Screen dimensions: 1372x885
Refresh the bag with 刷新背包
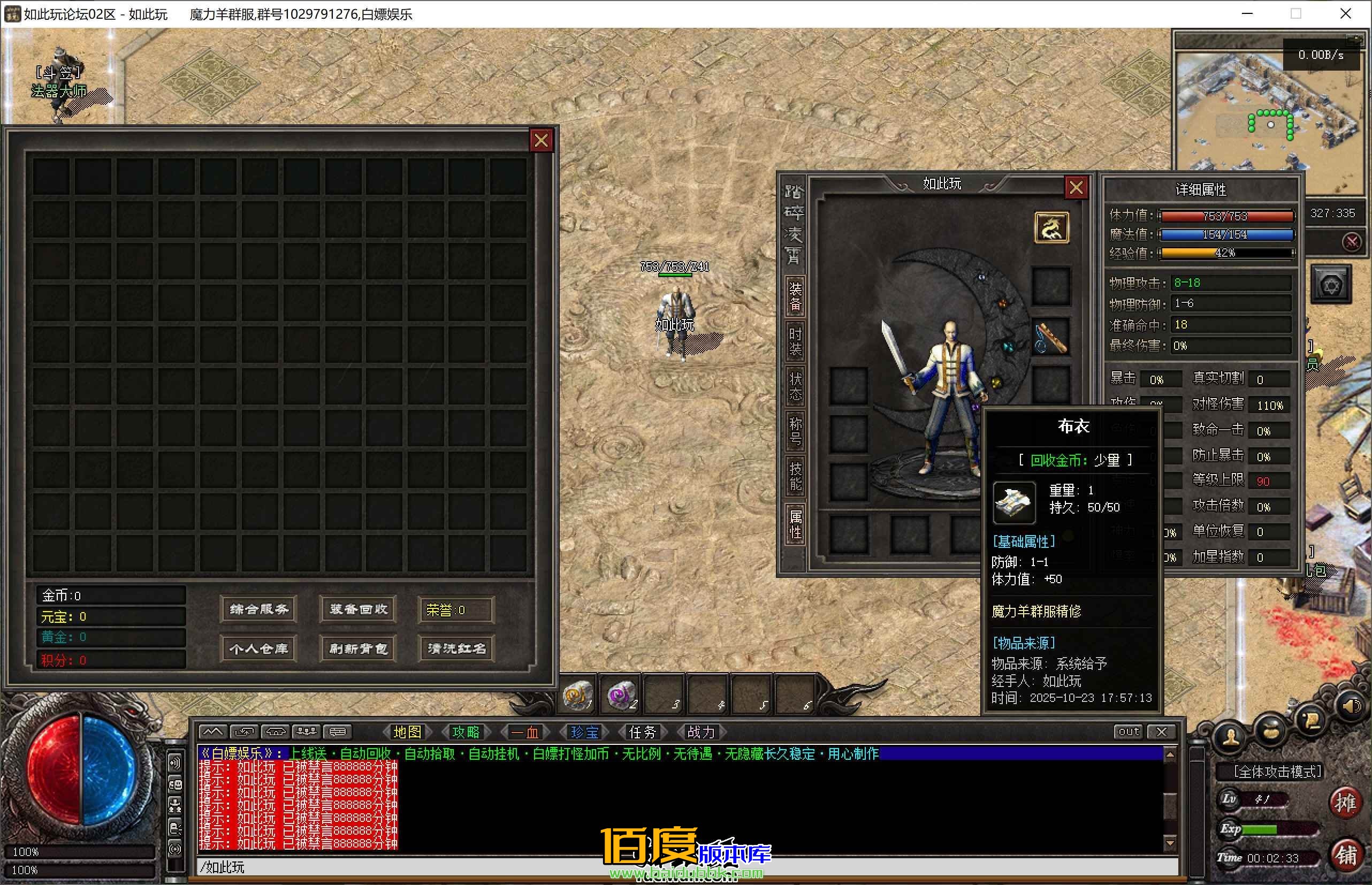coord(358,649)
